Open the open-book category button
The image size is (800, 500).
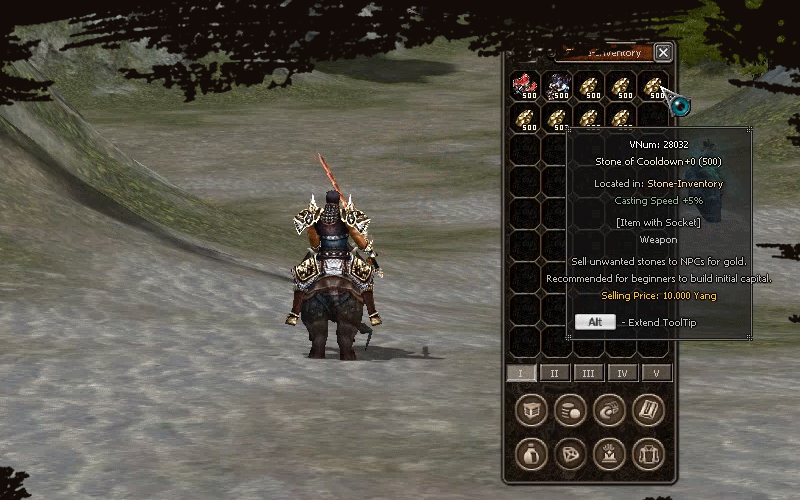[x=531, y=410]
